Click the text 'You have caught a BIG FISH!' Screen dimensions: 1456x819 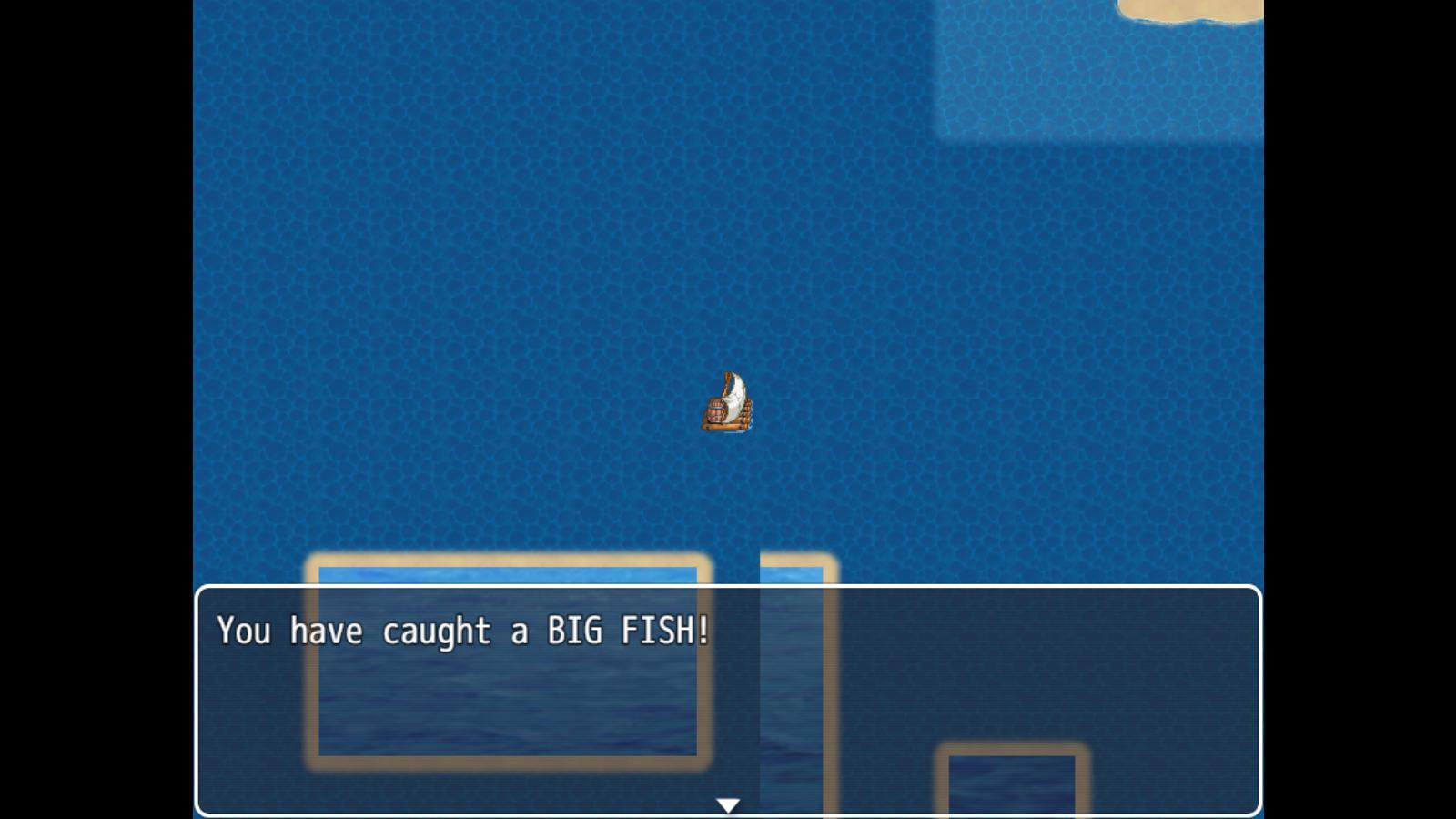tap(464, 631)
